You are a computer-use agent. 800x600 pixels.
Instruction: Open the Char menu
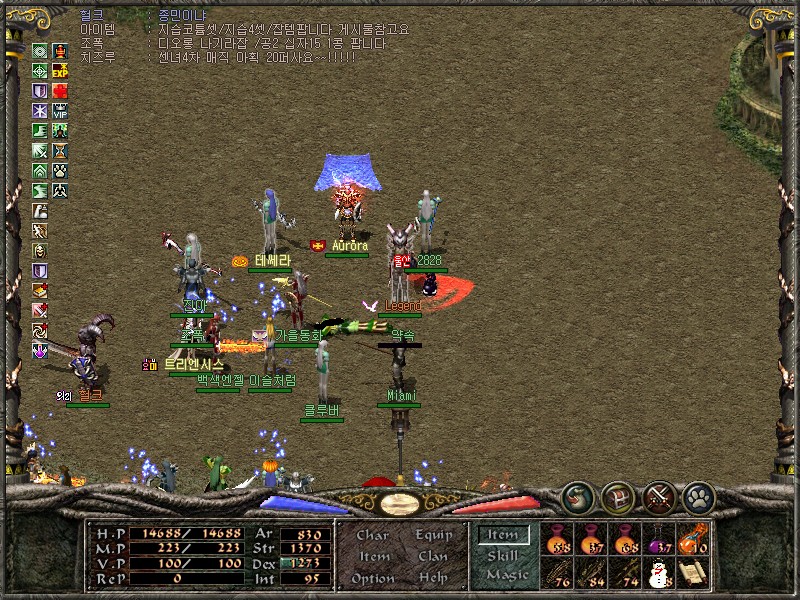coord(373,535)
